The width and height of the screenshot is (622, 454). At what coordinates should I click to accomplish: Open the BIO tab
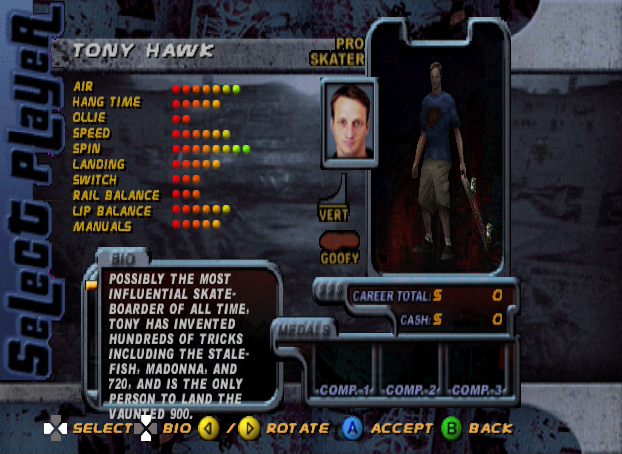(123, 258)
